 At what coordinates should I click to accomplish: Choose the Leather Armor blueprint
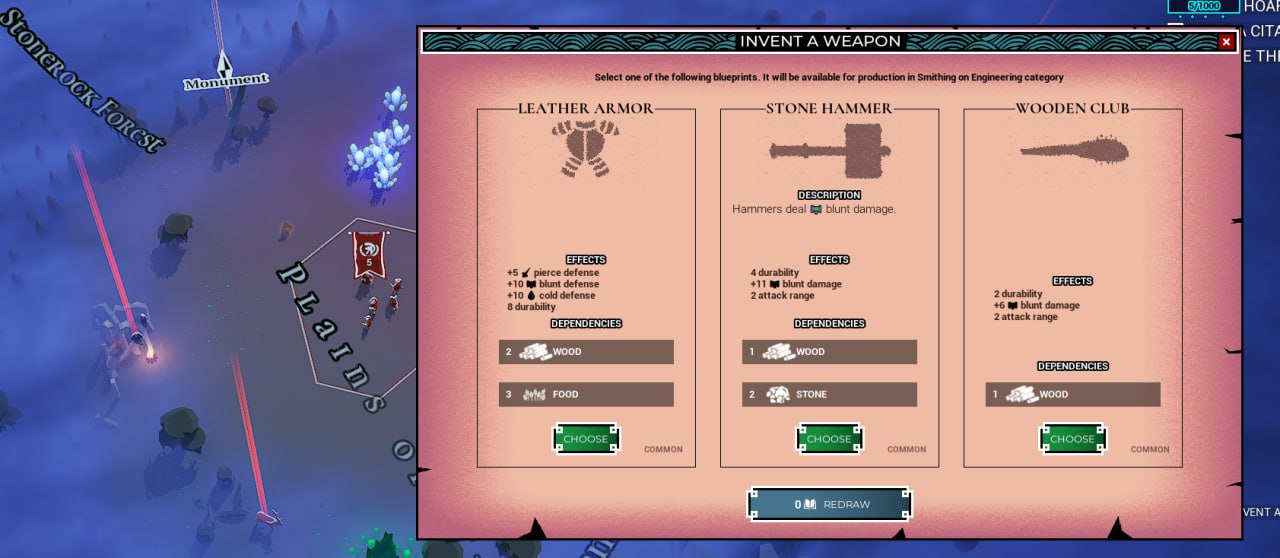[x=586, y=439]
